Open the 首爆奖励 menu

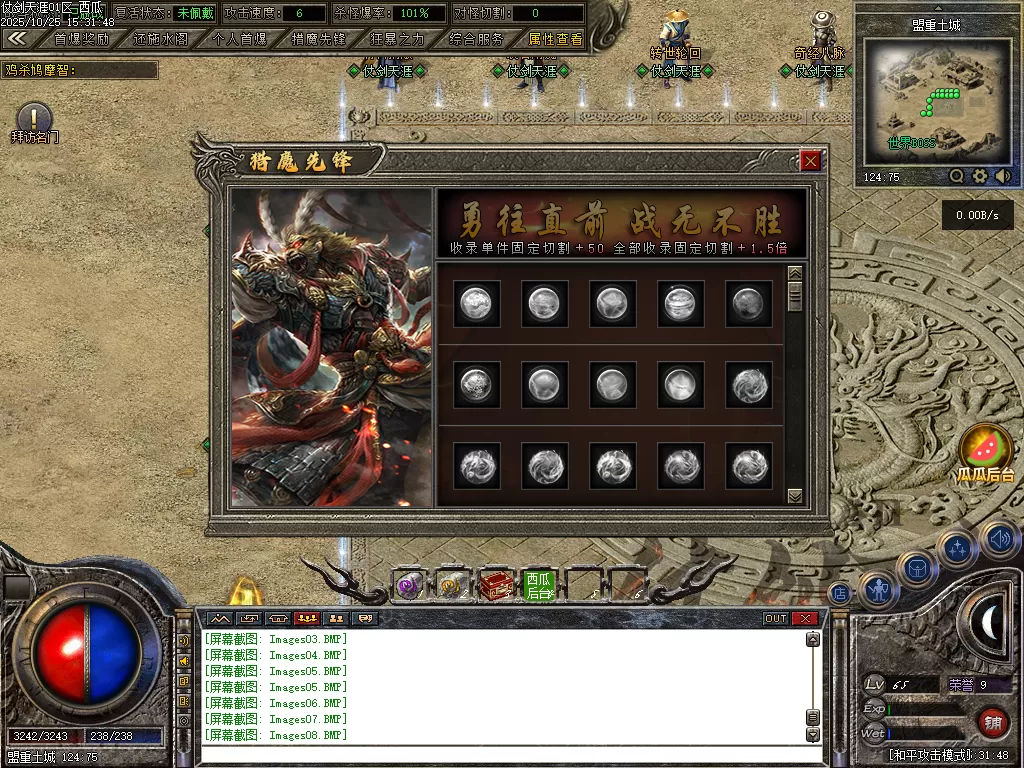[x=82, y=39]
